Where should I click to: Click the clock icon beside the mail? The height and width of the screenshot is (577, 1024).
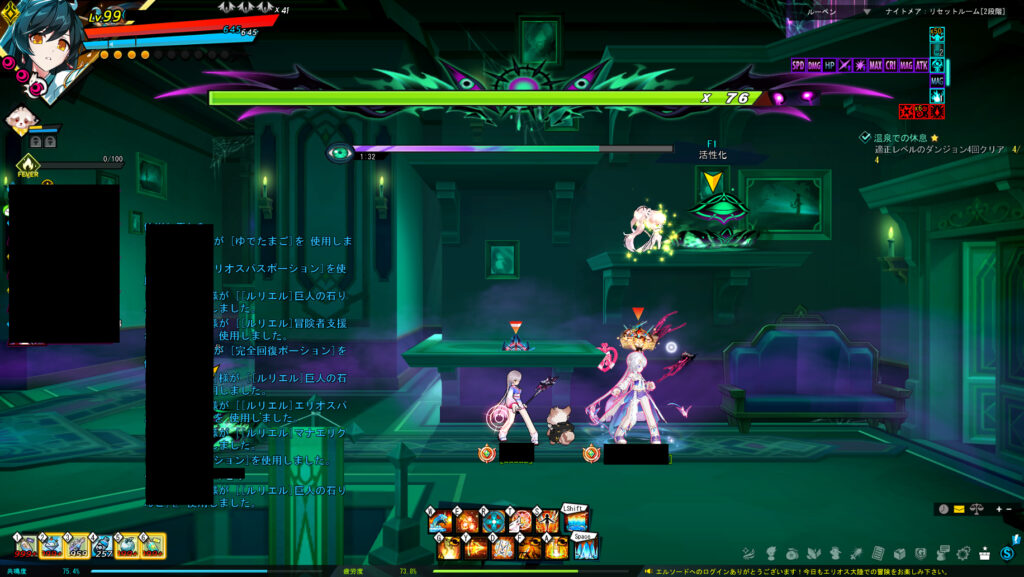point(943,509)
